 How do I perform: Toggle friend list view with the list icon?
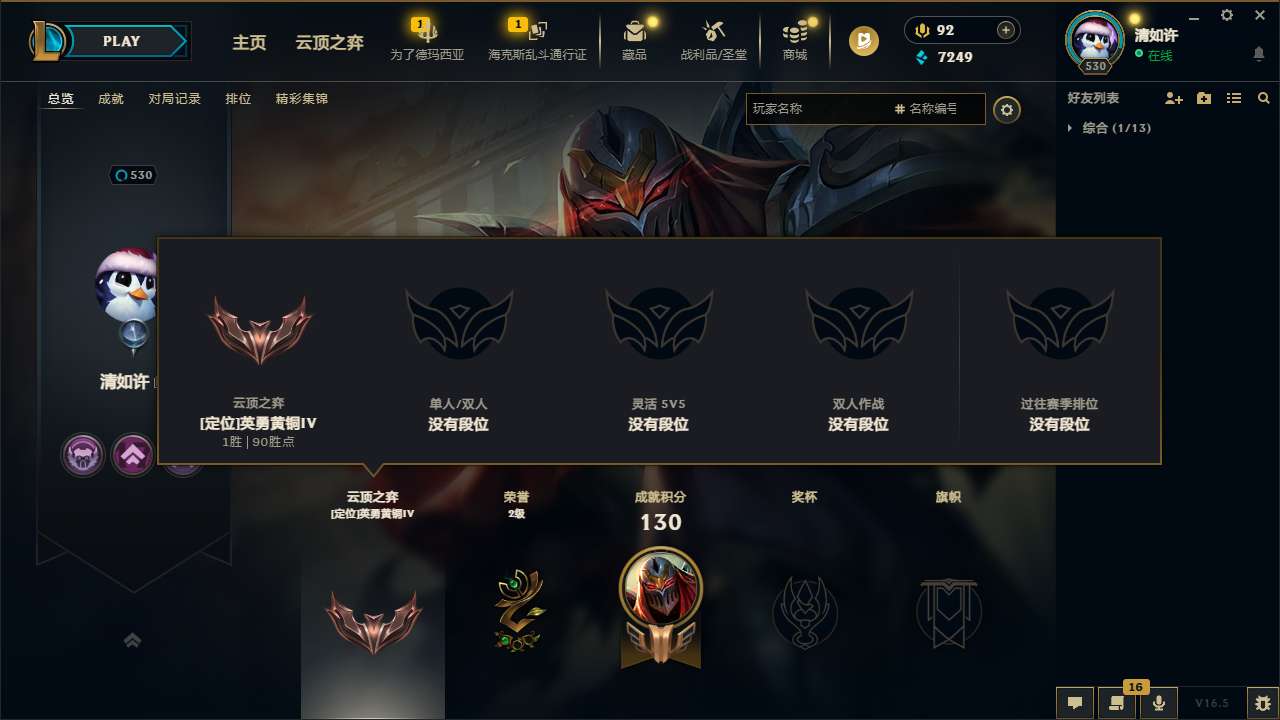[x=1234, y=98]
